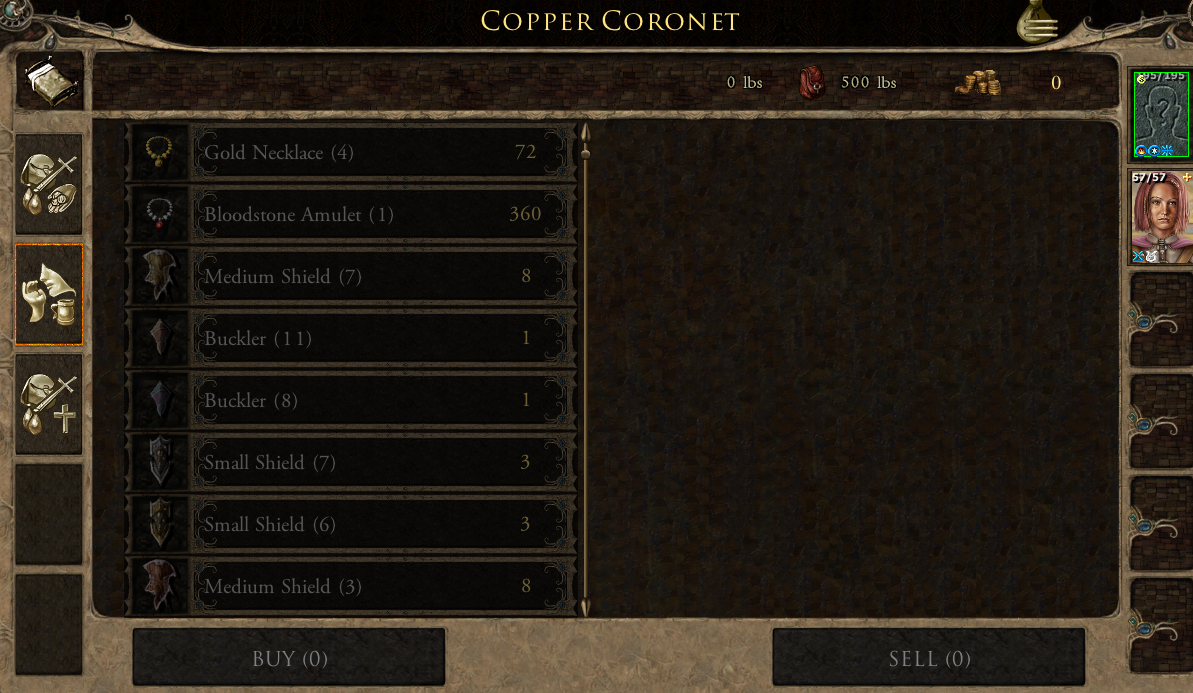Click the item list scrollbar up arrow

585,133
